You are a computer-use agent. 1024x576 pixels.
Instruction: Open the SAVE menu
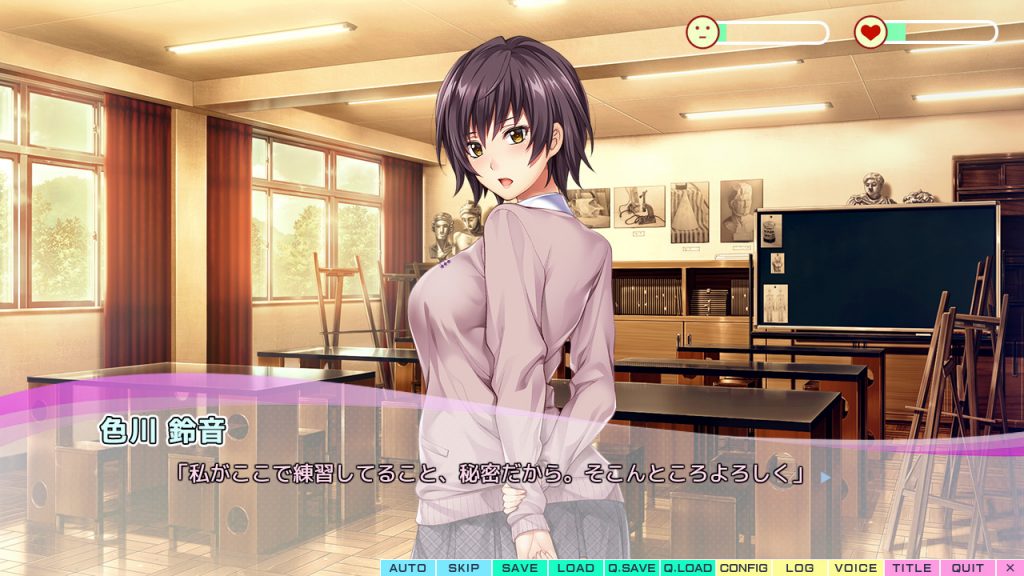coord(520,568)
